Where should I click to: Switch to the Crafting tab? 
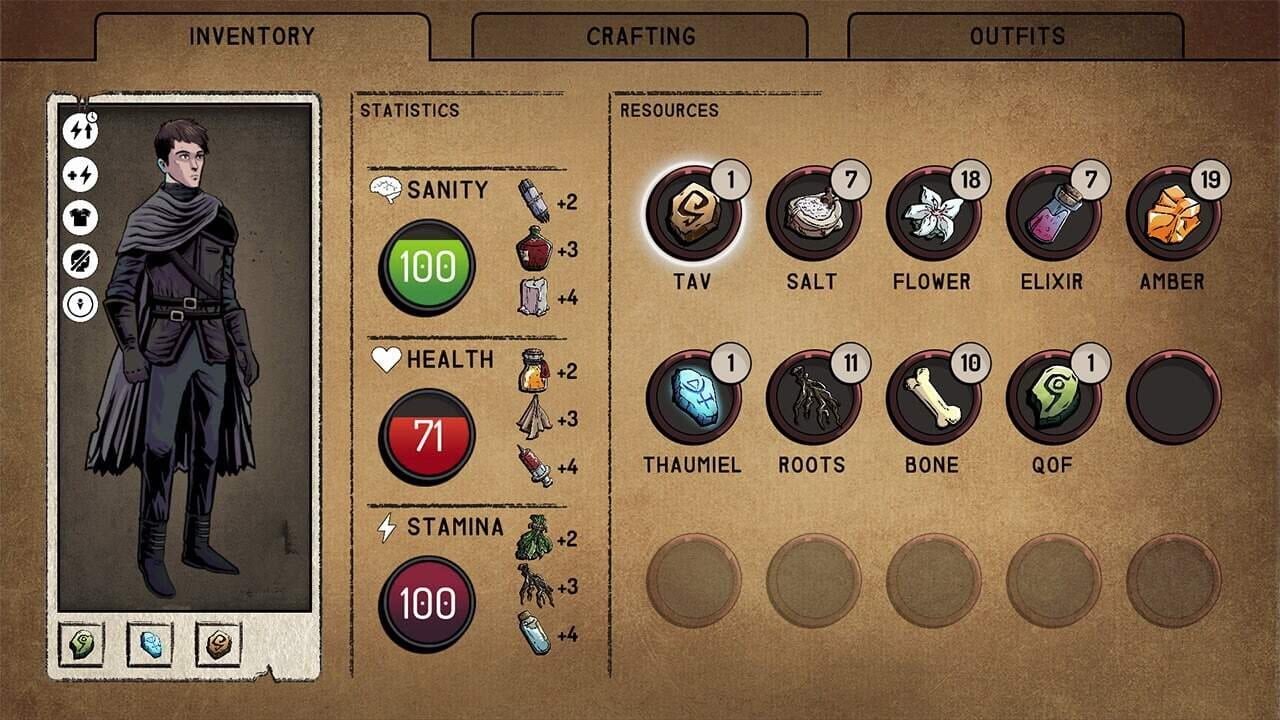tap(640, 36)
